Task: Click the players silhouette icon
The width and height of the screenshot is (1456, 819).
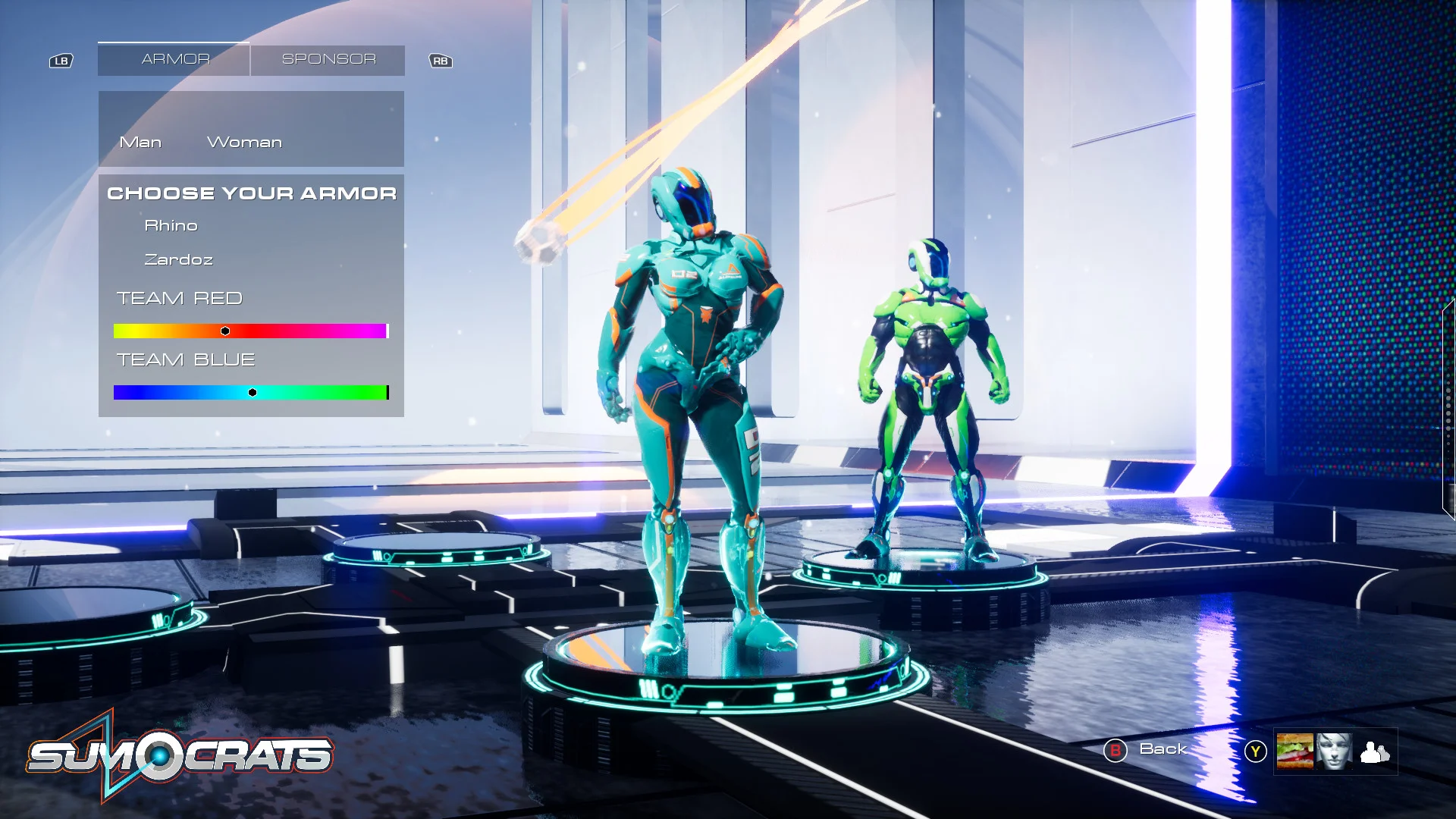Action: point(1374,752)
